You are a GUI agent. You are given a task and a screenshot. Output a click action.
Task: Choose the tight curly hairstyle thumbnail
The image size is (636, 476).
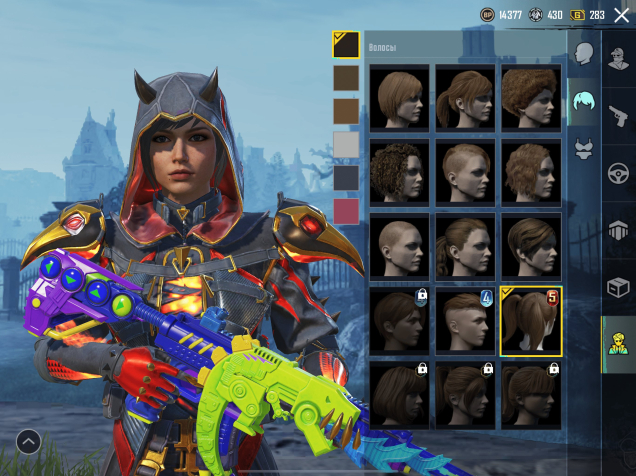click(x=400, y=171)
